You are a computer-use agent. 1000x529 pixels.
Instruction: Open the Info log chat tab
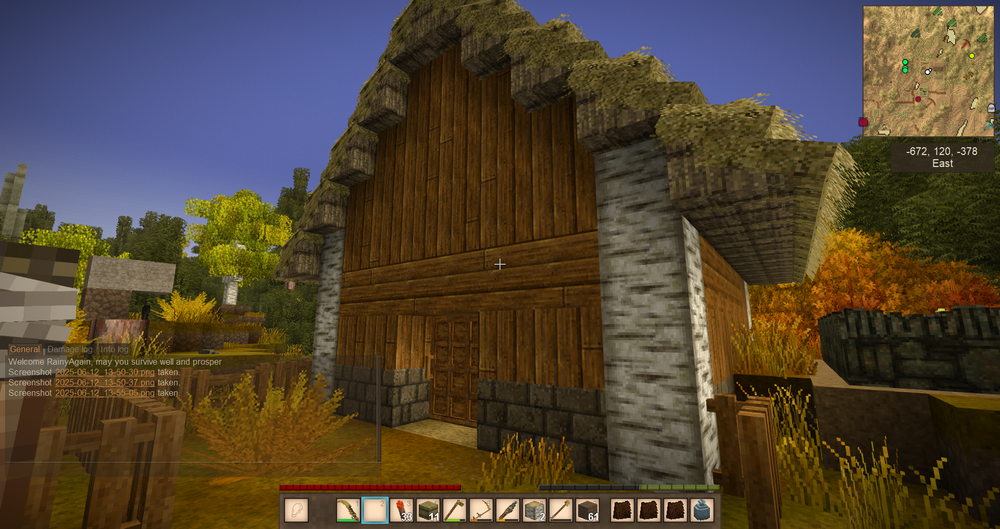[x=113, y=349]
